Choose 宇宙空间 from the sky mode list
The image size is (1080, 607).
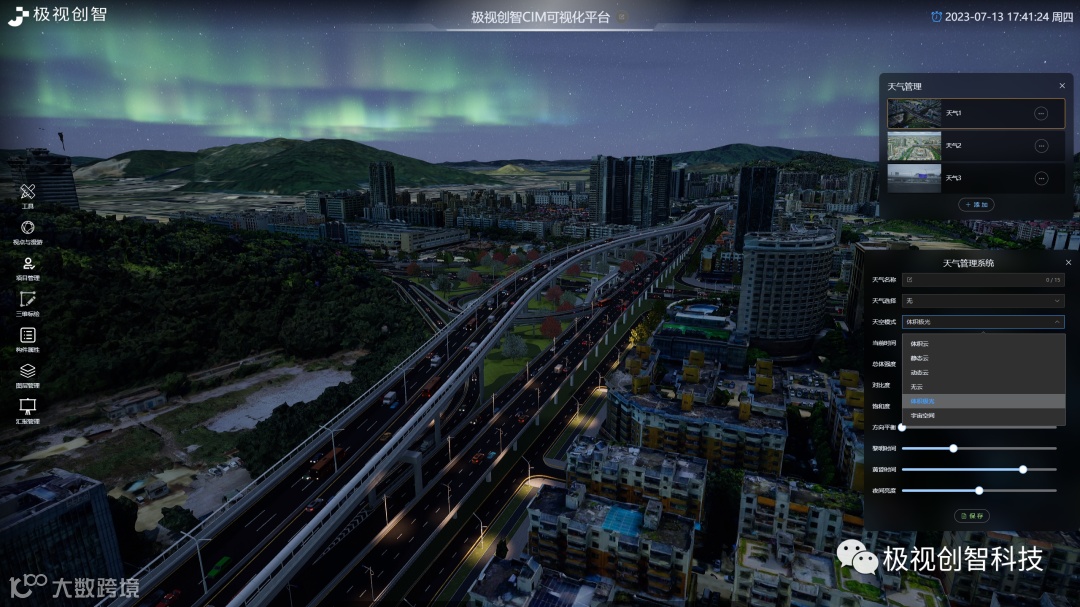[922, 415]
